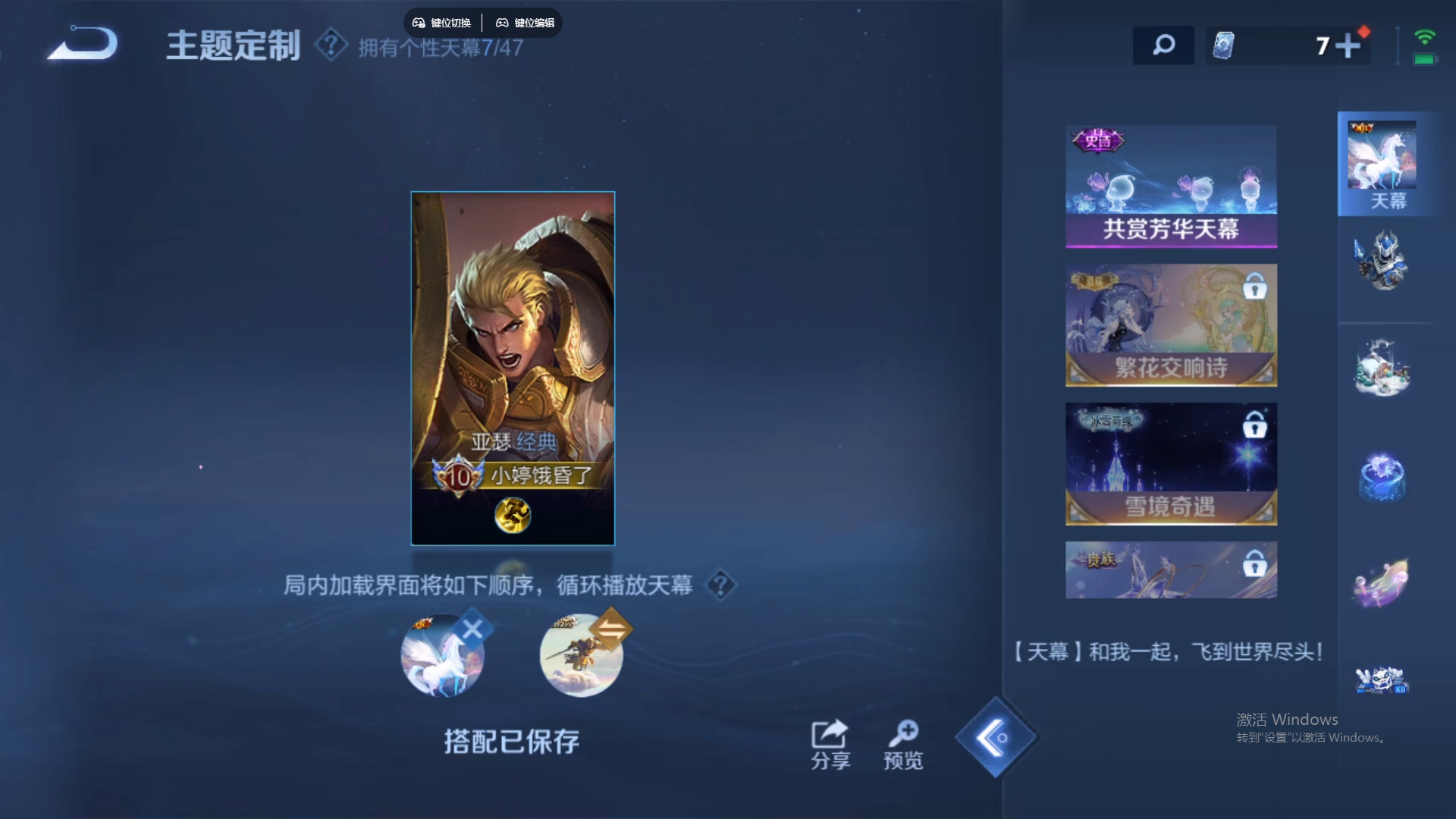This screenshot has height=819, width=1456.
Task: Click the gold coin badge under Arthur card
Action: pos(513,515)
